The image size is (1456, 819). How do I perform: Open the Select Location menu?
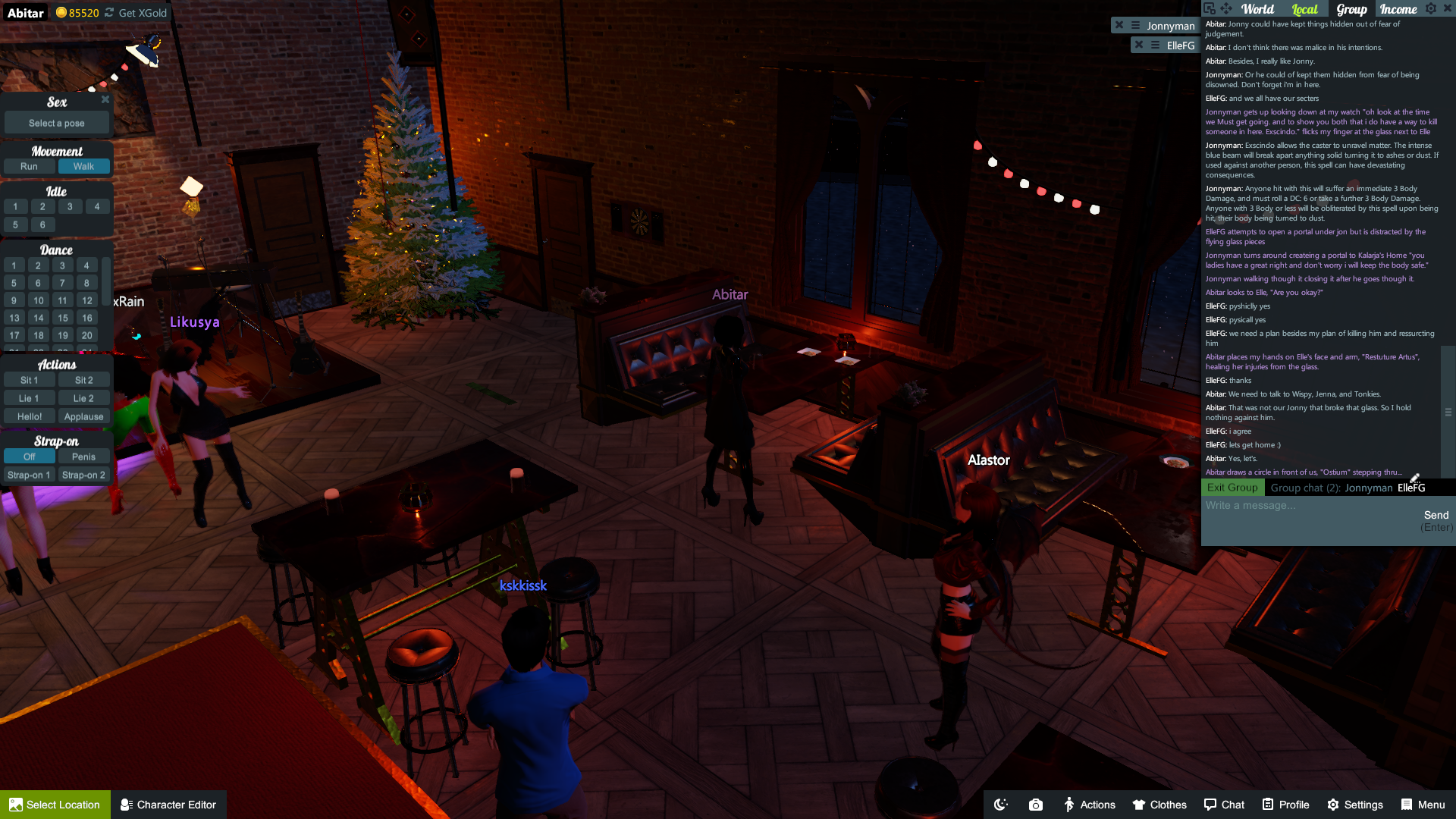pyautogui.click(x=55, y=805)
